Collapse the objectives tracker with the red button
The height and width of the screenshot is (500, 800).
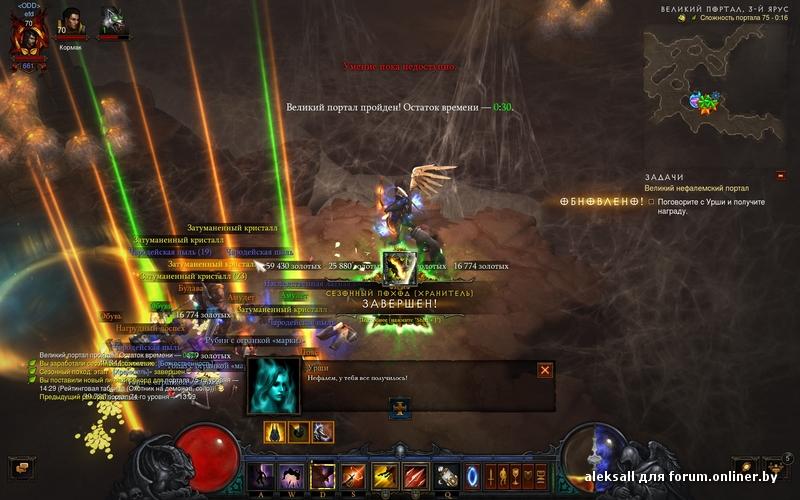point(781,176)
